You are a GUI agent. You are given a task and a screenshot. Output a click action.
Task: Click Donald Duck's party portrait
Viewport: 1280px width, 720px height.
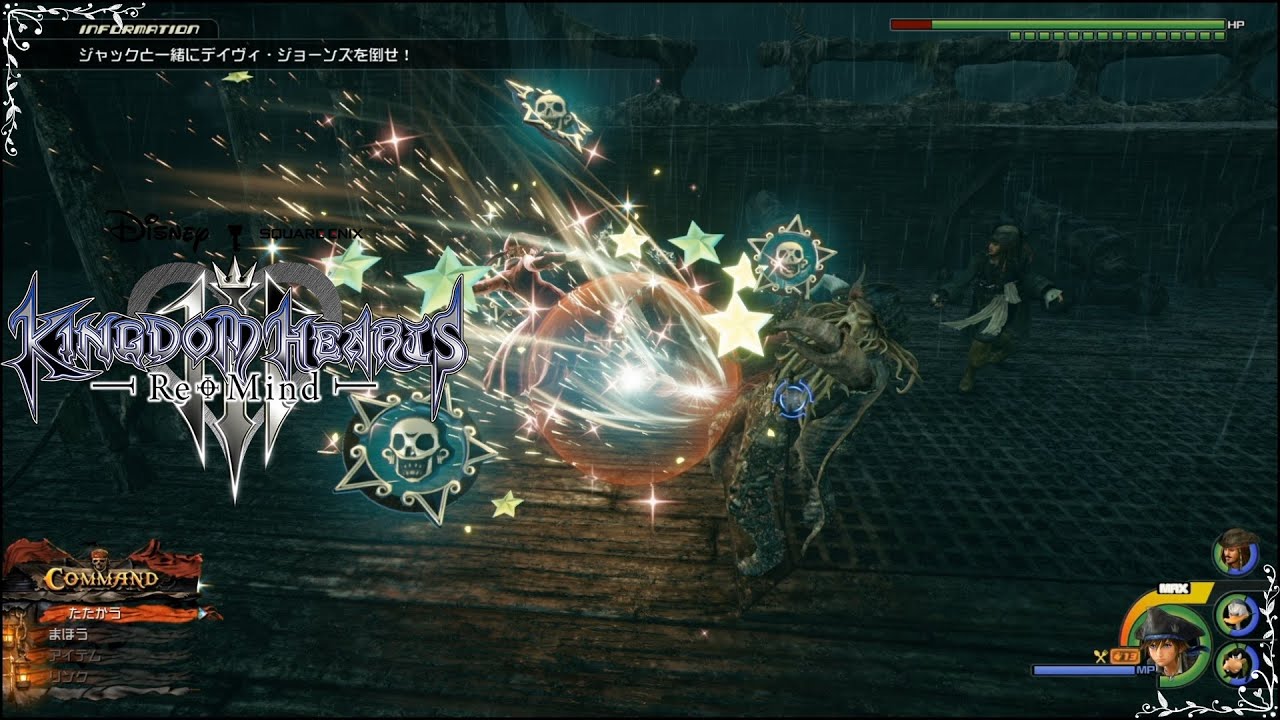1236,613
